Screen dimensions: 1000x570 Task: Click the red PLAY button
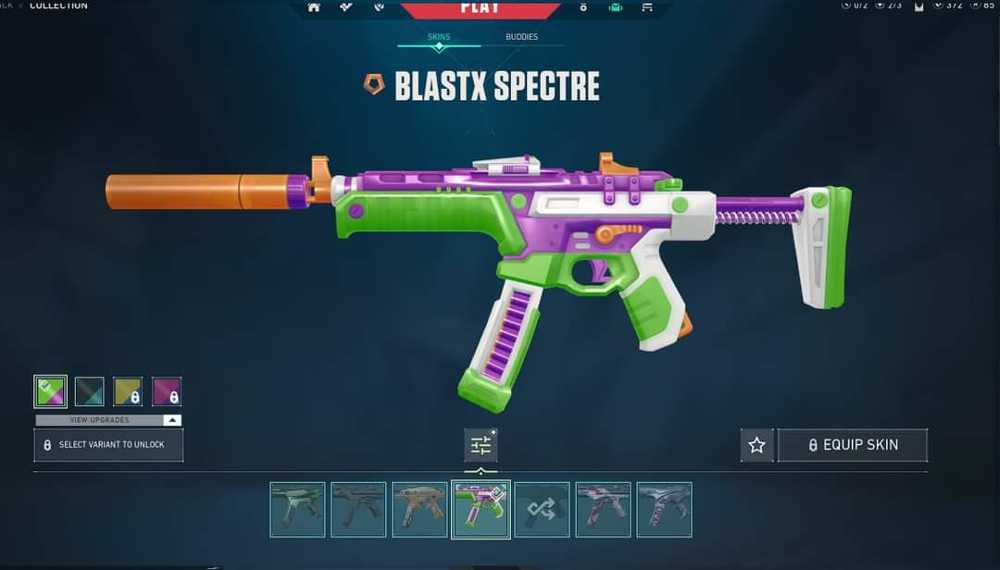click(x=480, y=8)
